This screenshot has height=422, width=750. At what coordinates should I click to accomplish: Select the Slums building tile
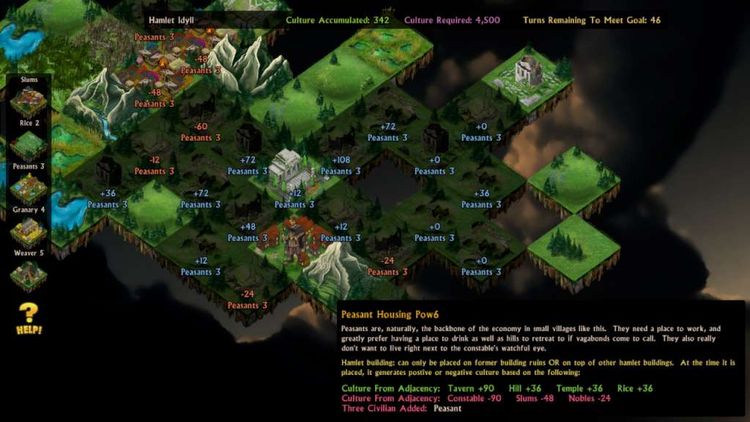27,102
